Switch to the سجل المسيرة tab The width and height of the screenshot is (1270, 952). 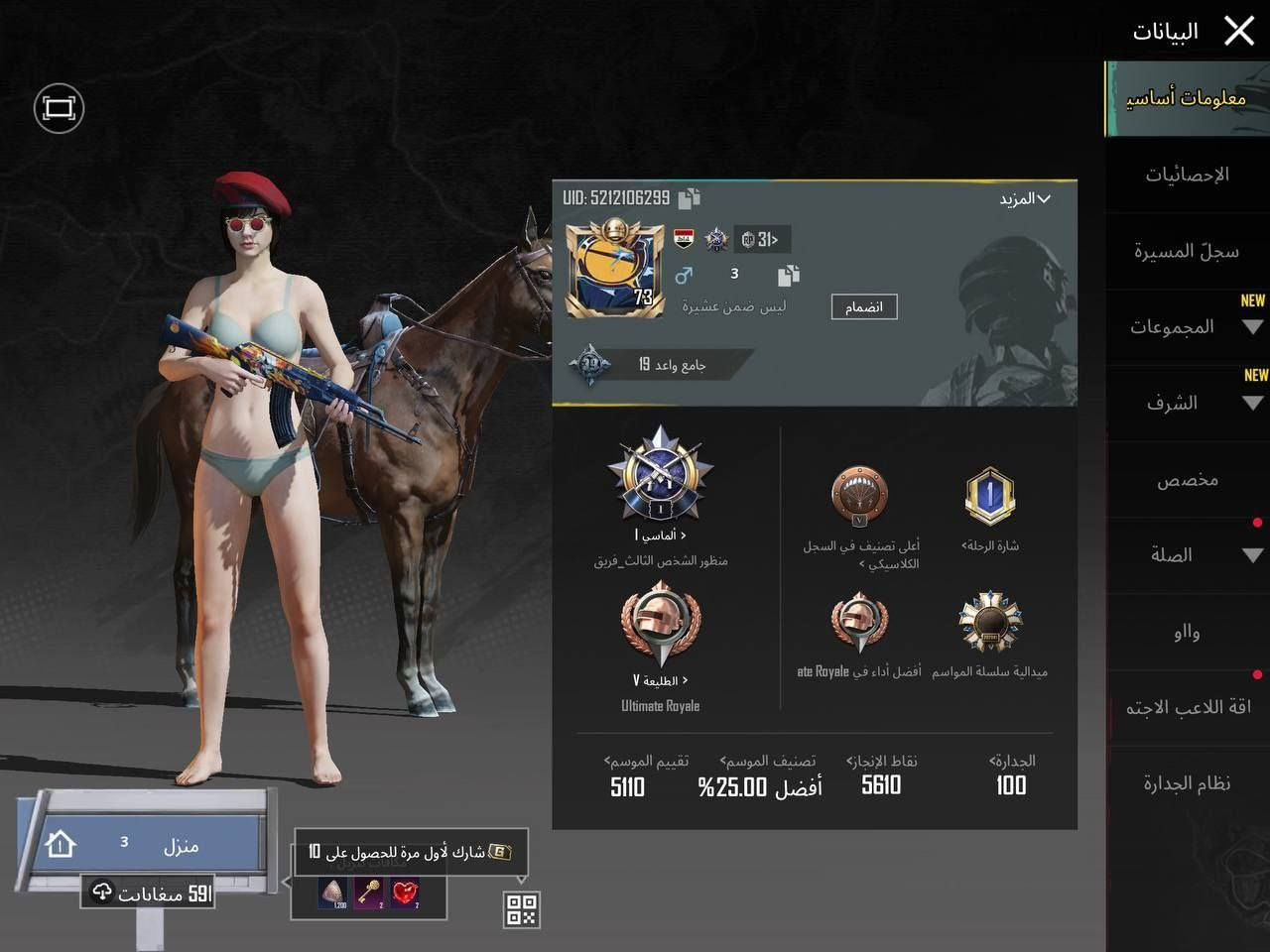[1187, 251]
